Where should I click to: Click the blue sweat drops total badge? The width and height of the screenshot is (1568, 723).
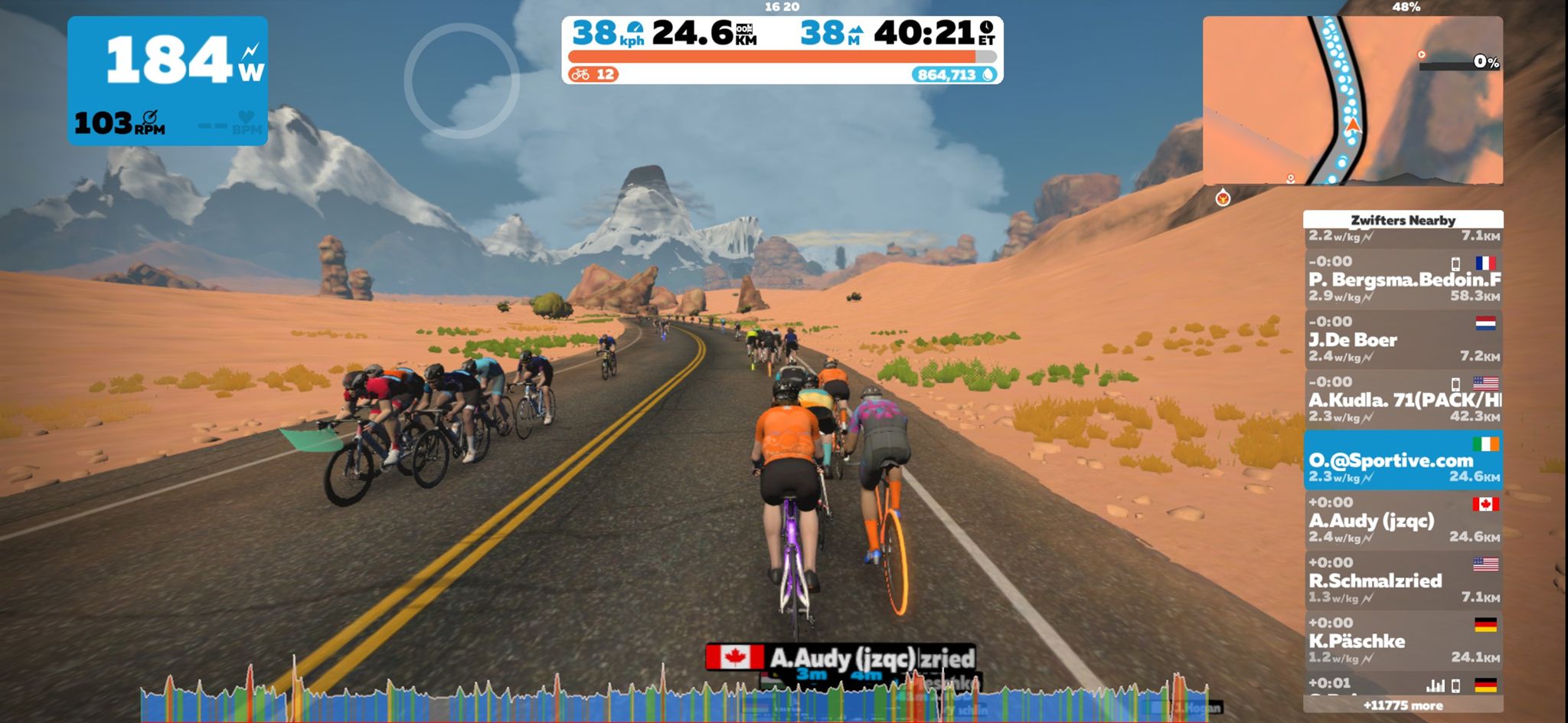click(x=955, y=74)
